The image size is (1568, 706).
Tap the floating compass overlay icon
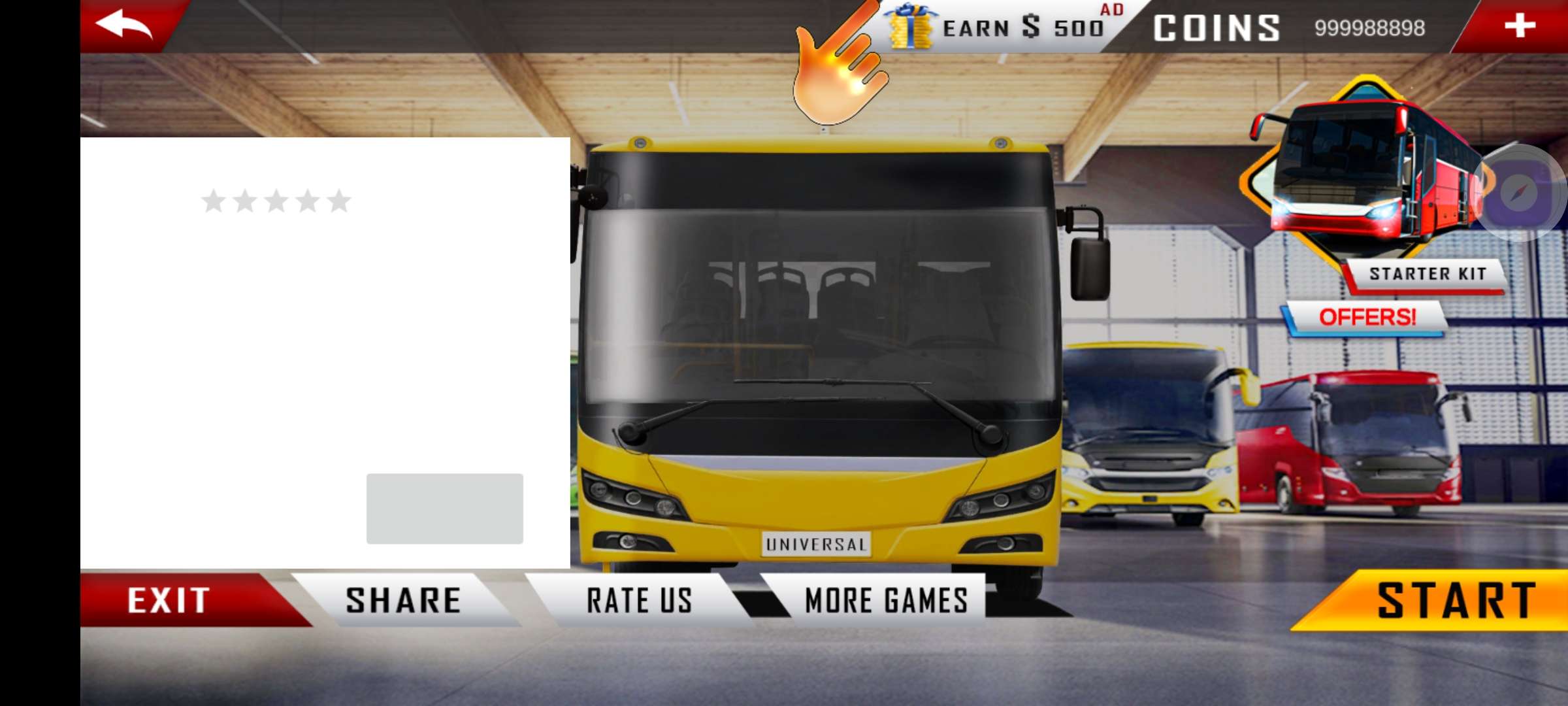click(x=1520, y=192)
